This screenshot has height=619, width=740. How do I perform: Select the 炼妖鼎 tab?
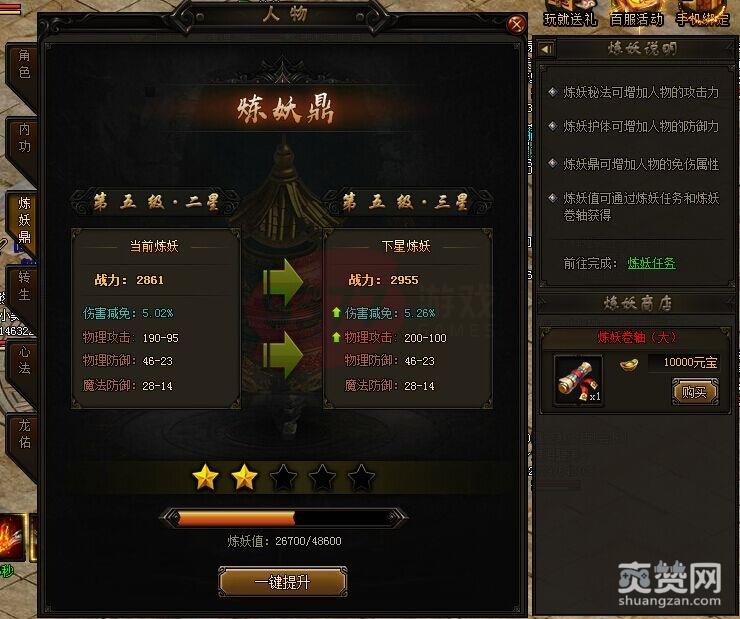(x=24, y=220)
